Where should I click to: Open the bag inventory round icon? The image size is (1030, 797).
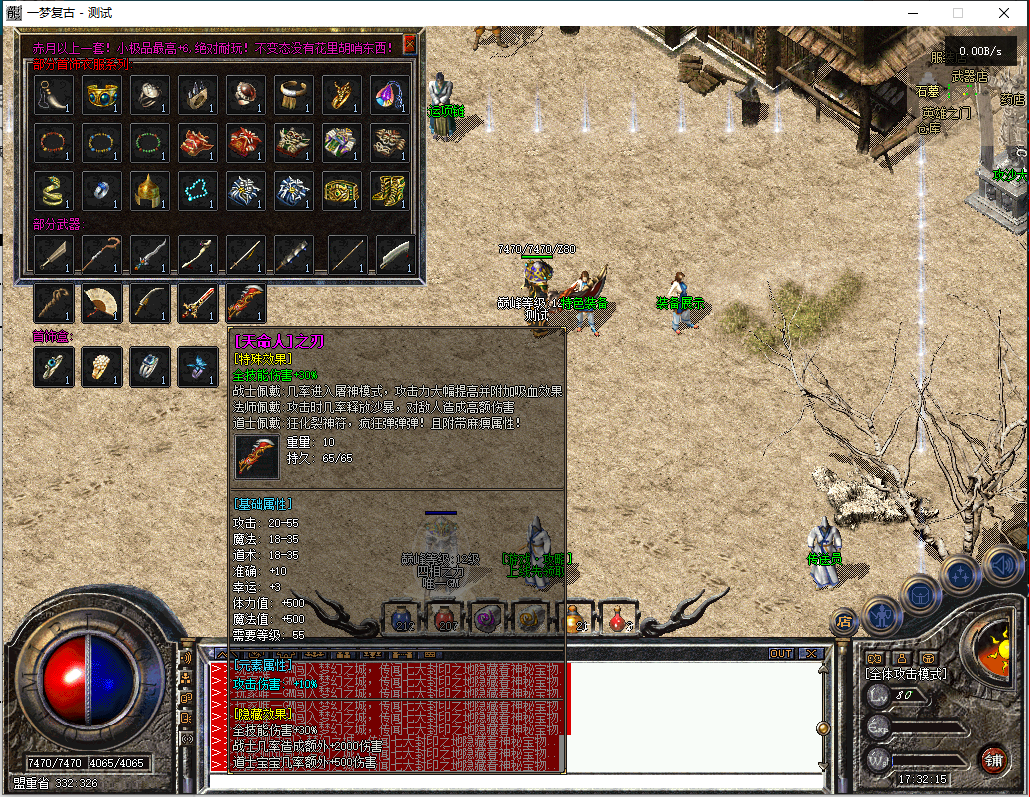920,594
